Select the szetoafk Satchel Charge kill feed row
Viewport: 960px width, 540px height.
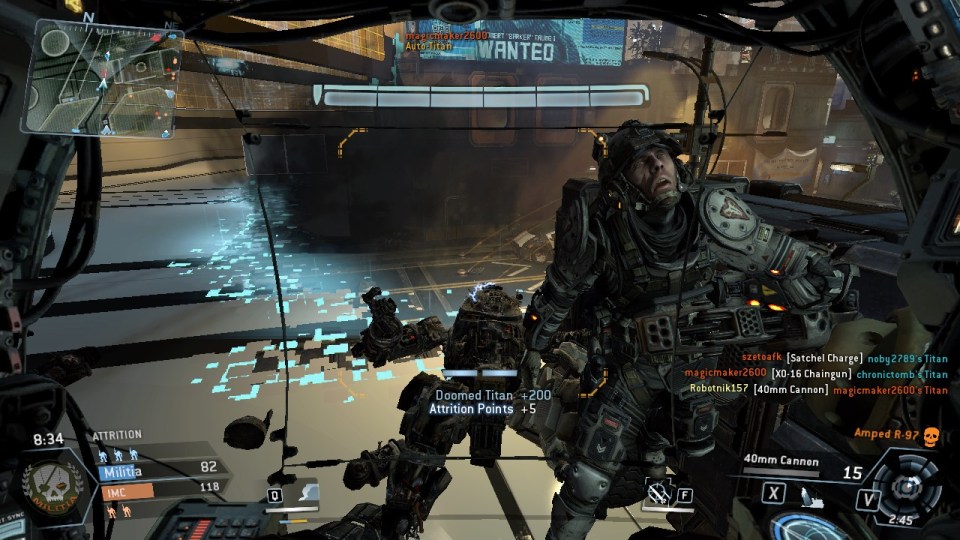845,357
